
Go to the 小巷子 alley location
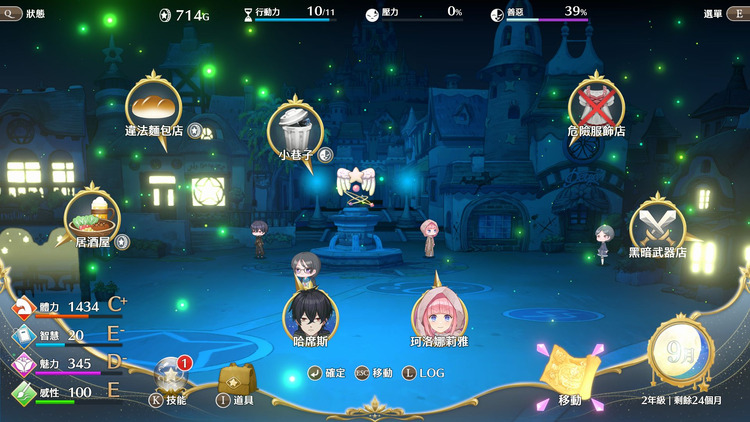[x=297, y=128]
